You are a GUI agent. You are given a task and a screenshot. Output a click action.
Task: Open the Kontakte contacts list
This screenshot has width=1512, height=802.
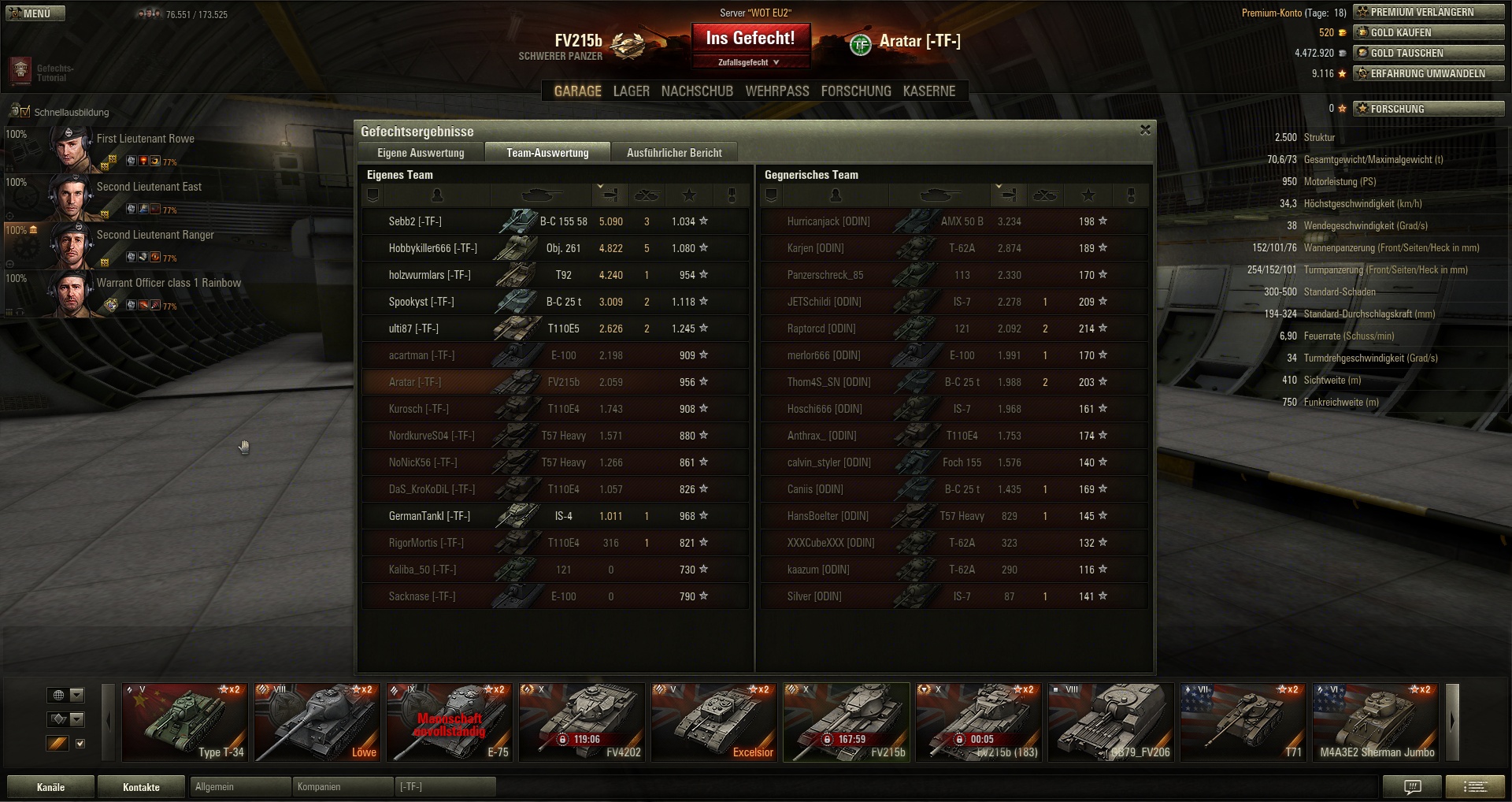[141, 787]
